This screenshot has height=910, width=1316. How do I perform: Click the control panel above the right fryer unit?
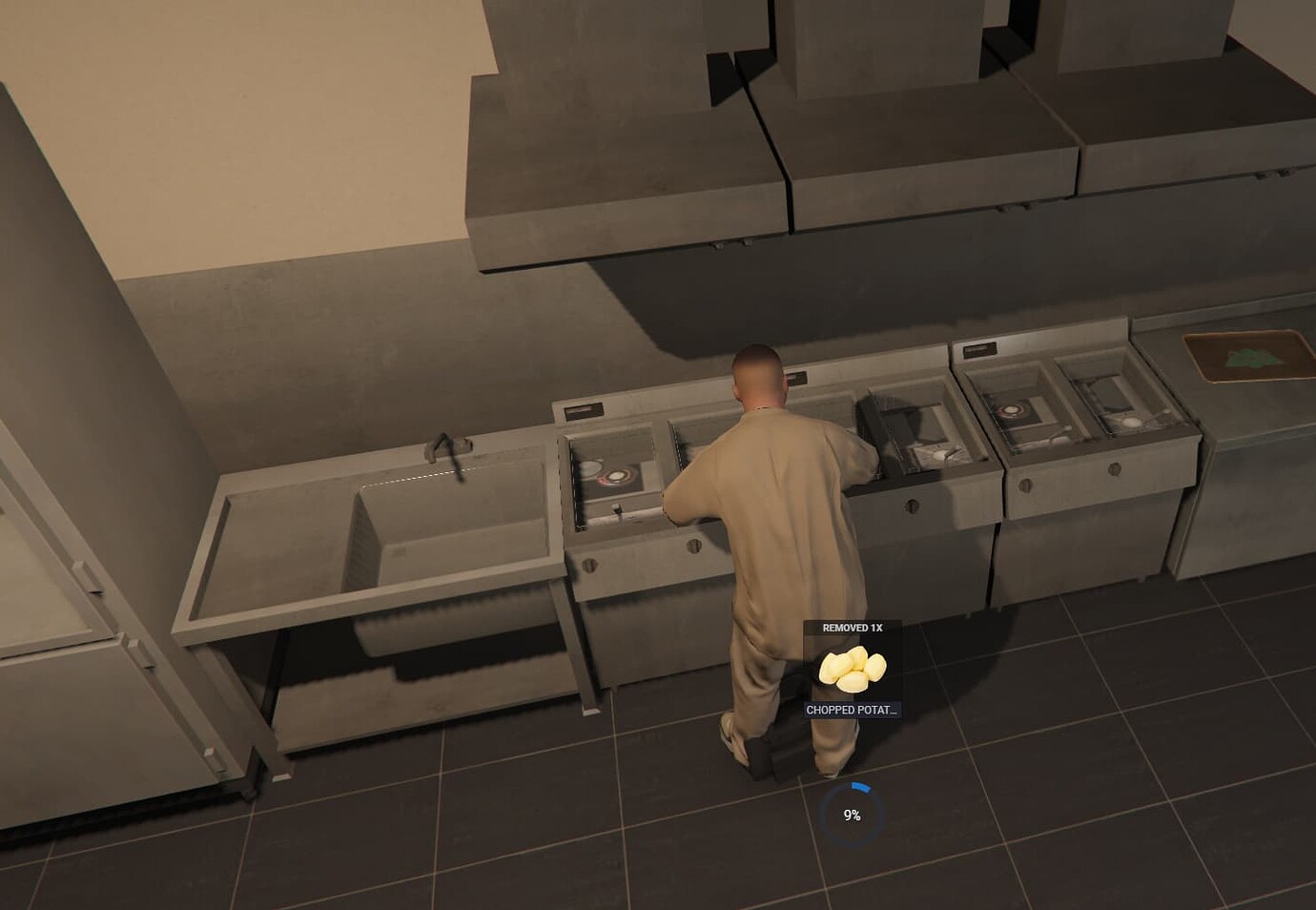point(981,349)
